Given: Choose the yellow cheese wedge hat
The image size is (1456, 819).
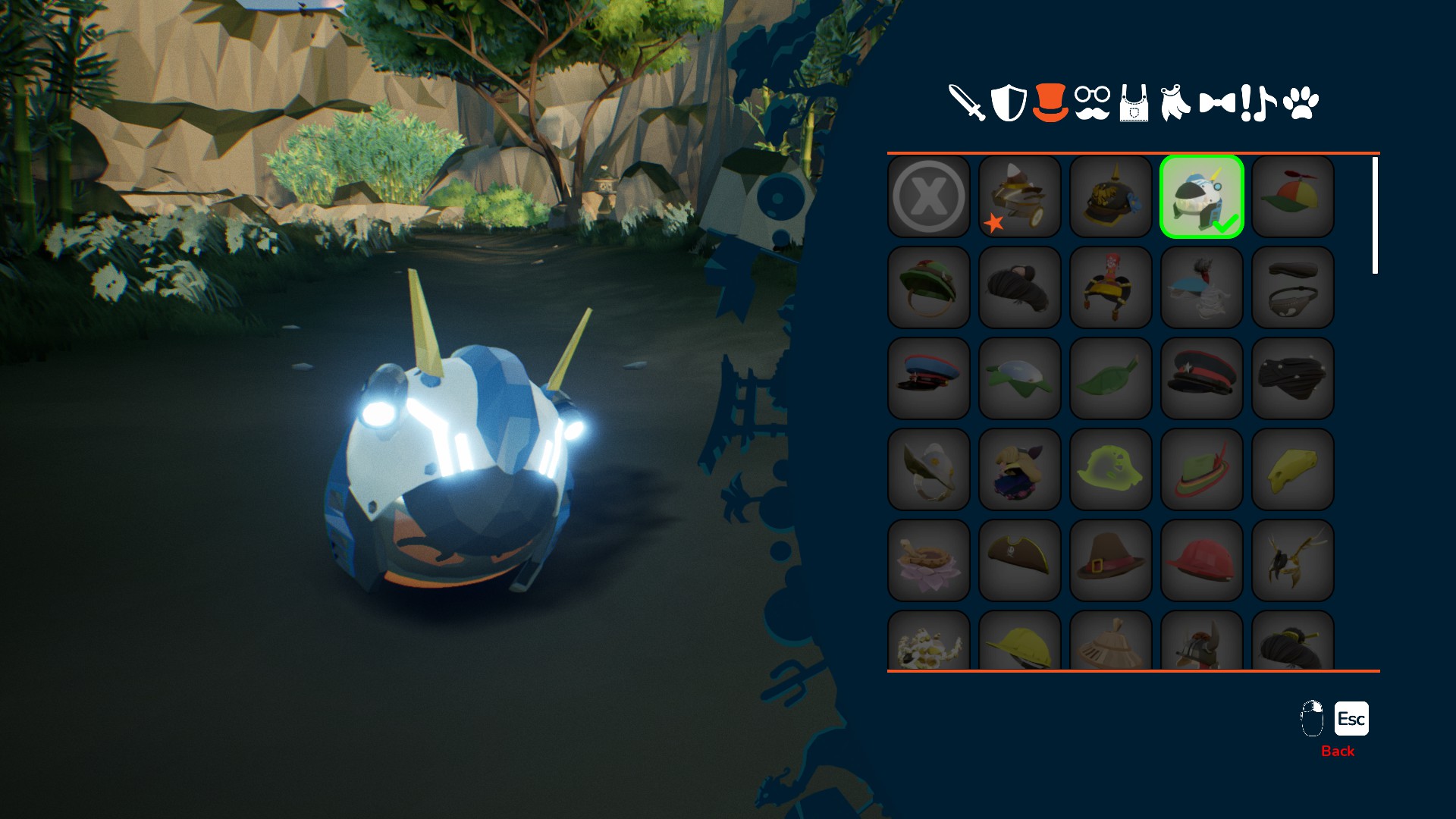Looking at the screenshot, I should click(x=1293, y=469).
